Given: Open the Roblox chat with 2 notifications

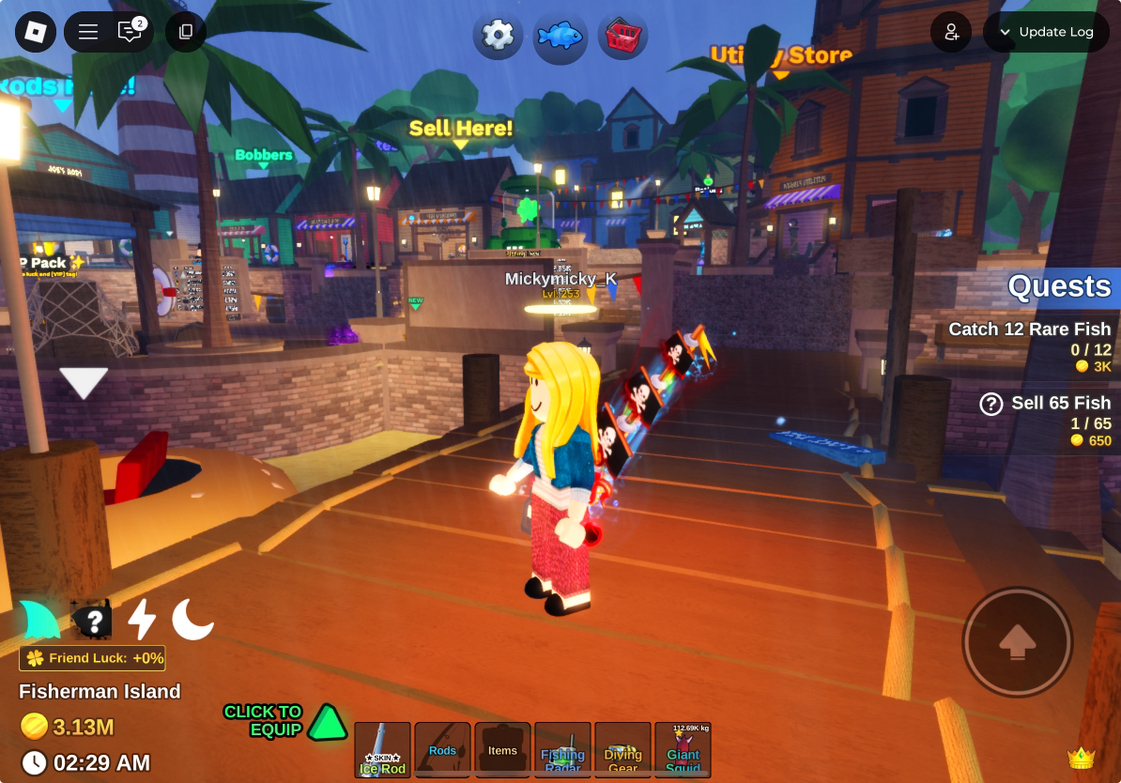Looking at the screenshot, I should pyautogui.click(x=130, y=32).
